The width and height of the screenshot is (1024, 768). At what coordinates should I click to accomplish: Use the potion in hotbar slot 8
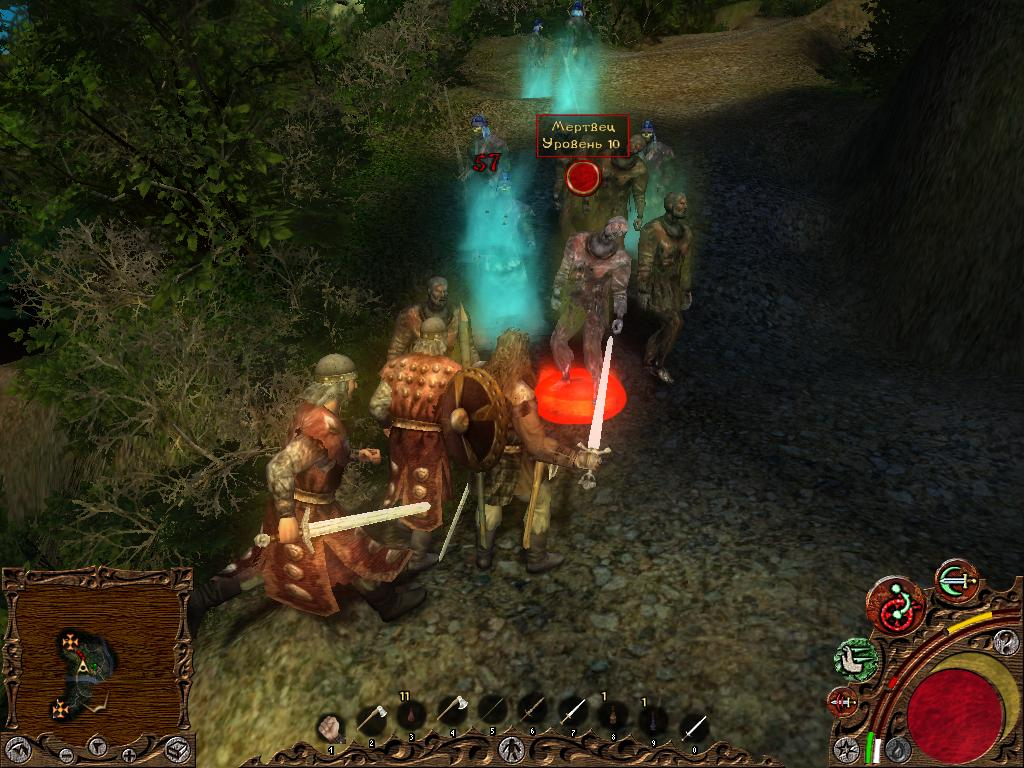tap(612, 714)
